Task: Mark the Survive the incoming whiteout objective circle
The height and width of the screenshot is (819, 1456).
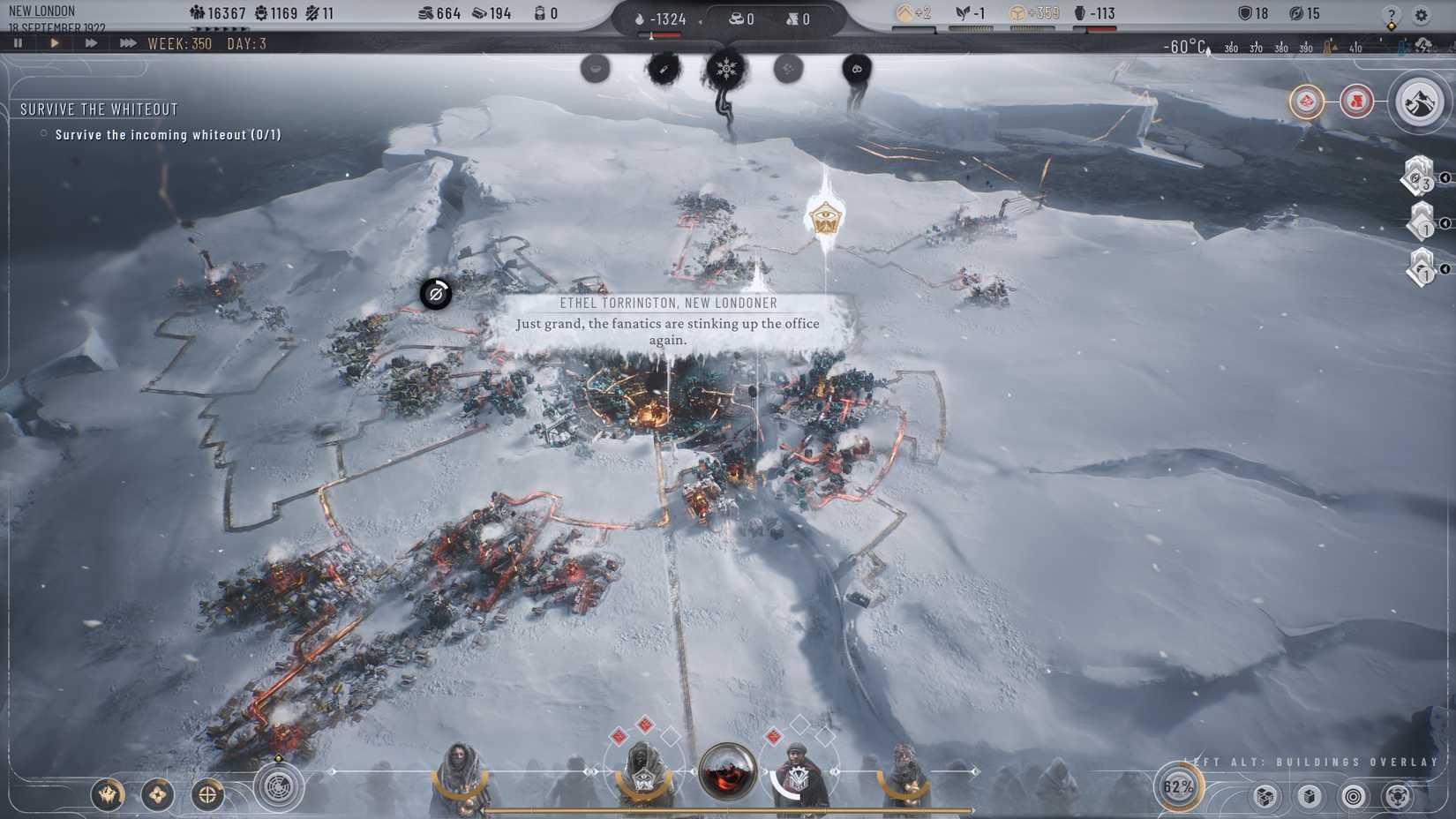Action: [x=41, y=134]
